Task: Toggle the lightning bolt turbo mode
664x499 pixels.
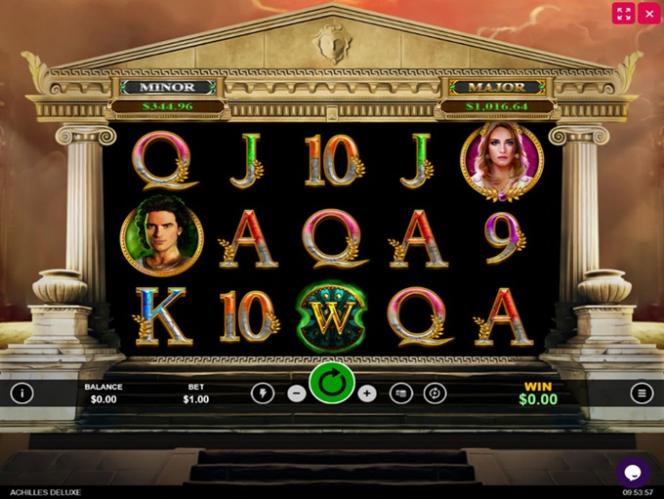Action: (262, 393)
